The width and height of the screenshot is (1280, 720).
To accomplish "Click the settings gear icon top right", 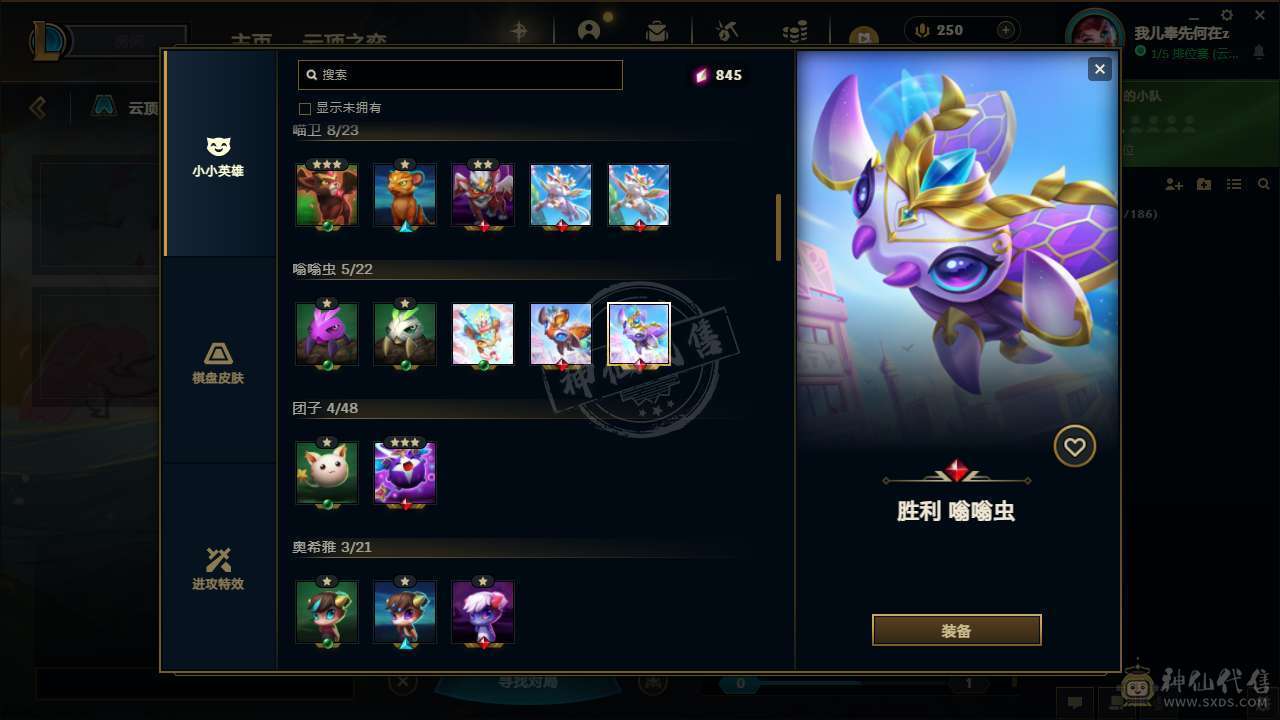I will [1227, 15].
